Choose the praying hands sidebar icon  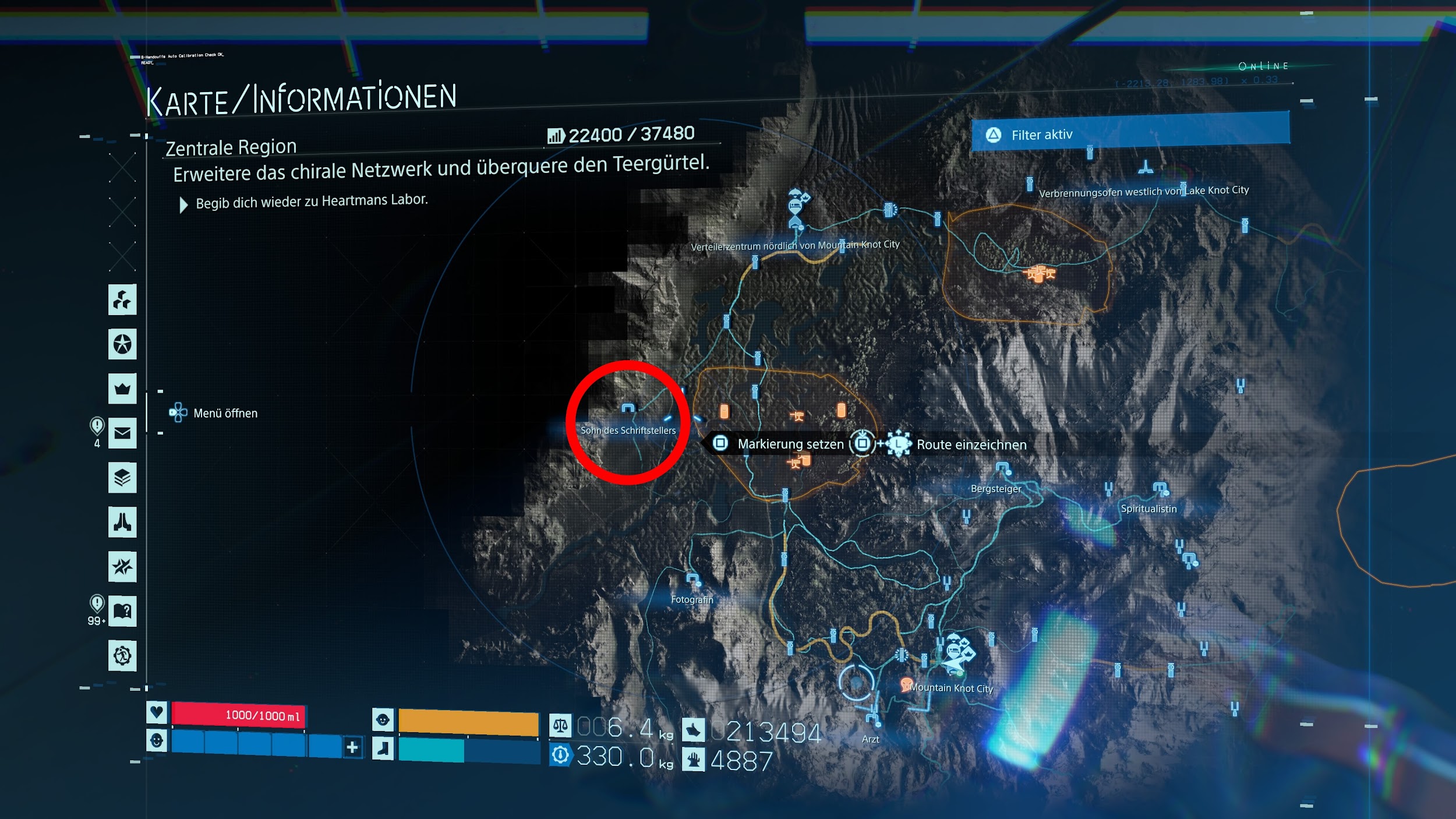(122, 522)
